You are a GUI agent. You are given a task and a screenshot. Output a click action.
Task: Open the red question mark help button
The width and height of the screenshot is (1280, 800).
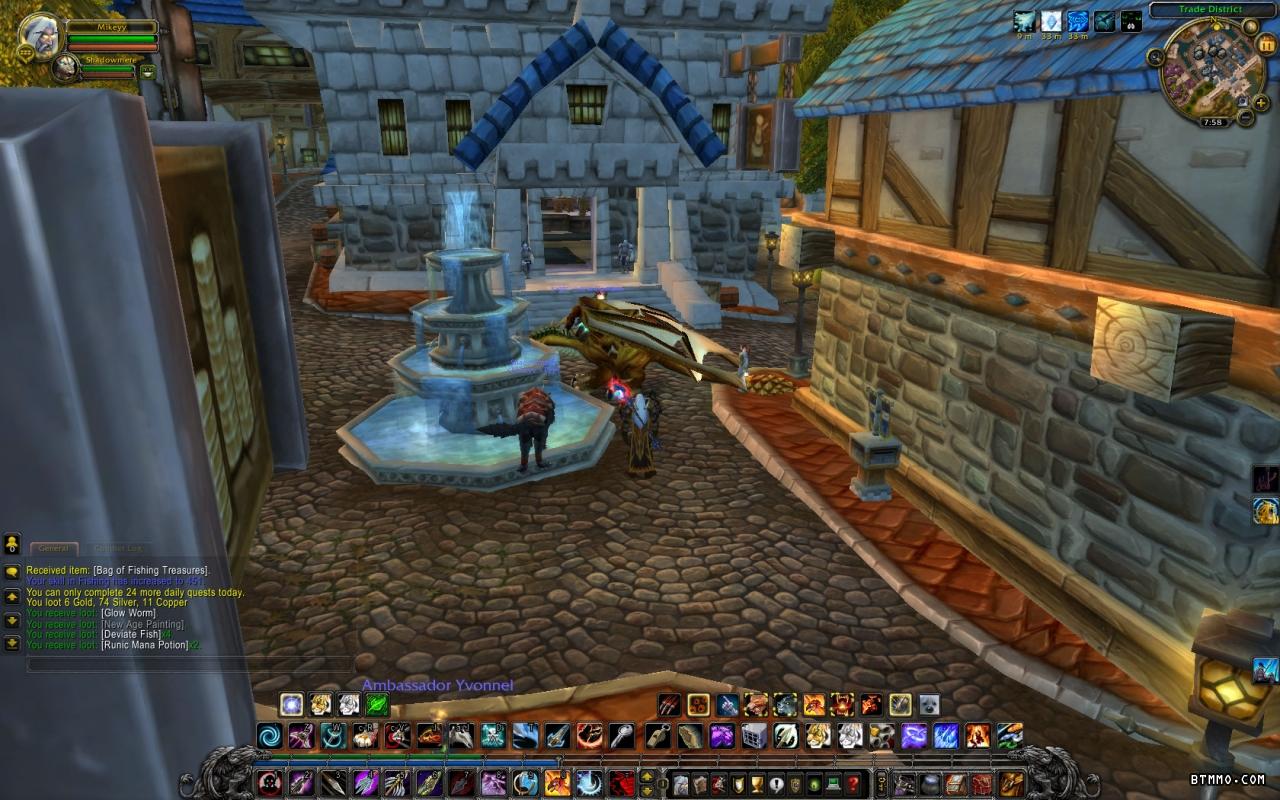pyautogui.click(x=853, y=783)
